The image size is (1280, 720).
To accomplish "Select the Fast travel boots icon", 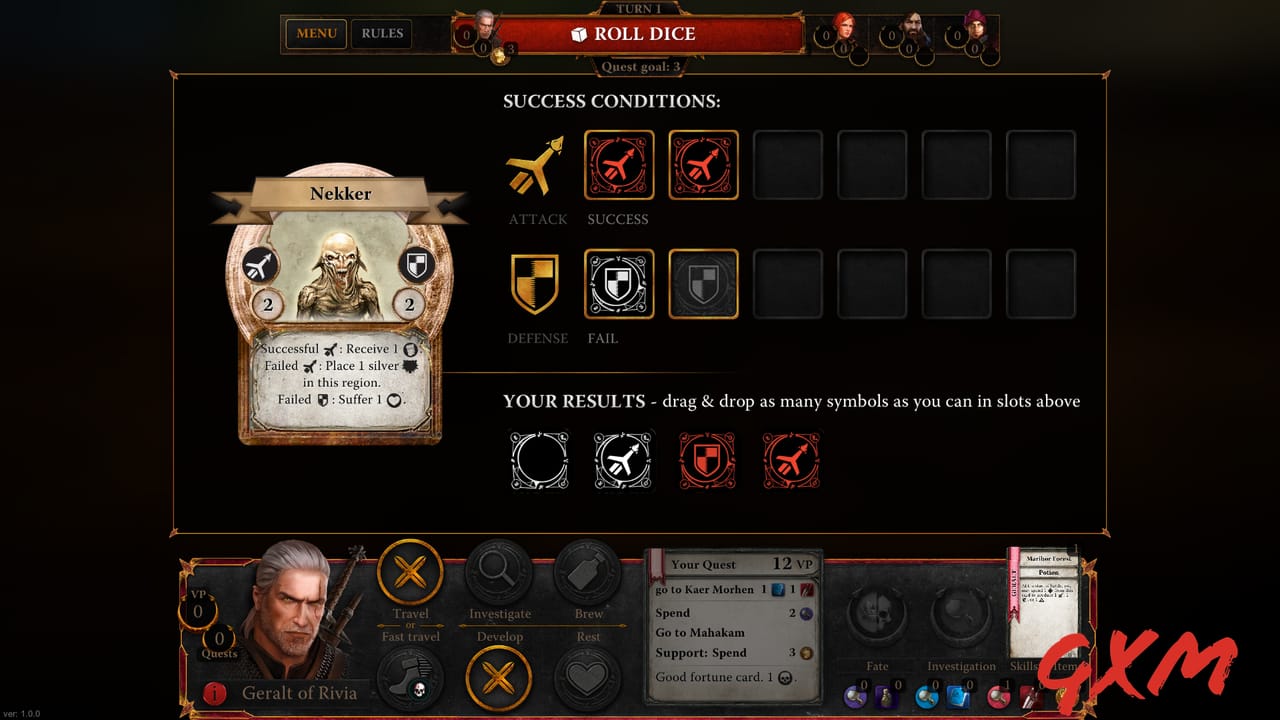I will pyautogui.click(x=410, y=677).
